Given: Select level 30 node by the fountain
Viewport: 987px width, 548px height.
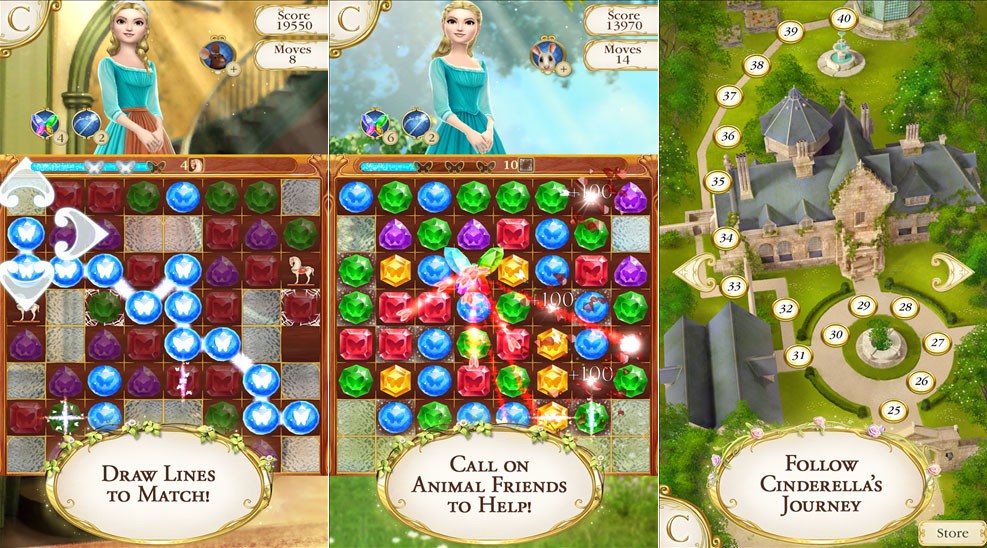Looking at the screenshot, I should pos(836,334).
